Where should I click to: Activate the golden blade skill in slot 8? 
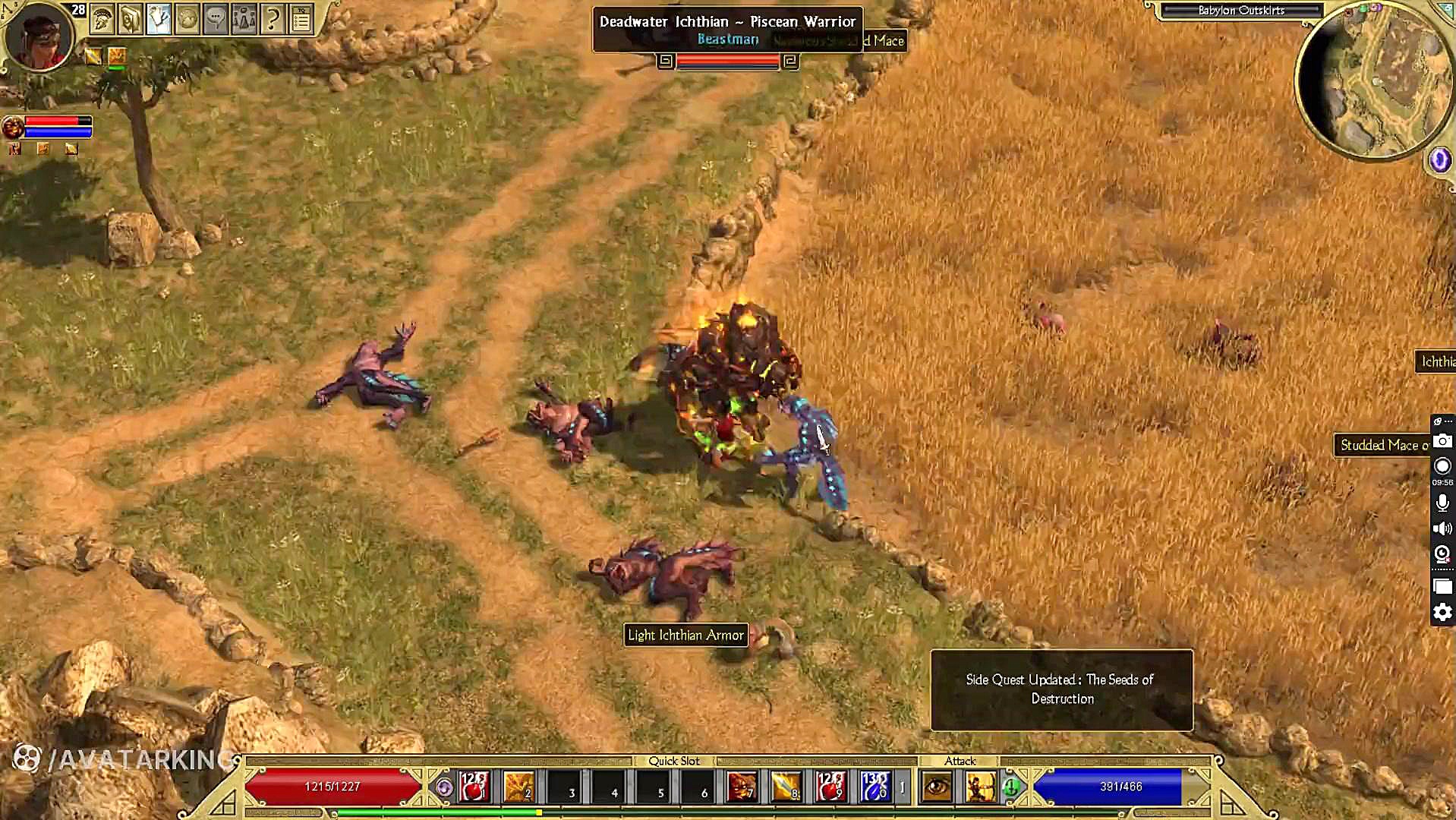pyautogui.click(x=786, y=787)
